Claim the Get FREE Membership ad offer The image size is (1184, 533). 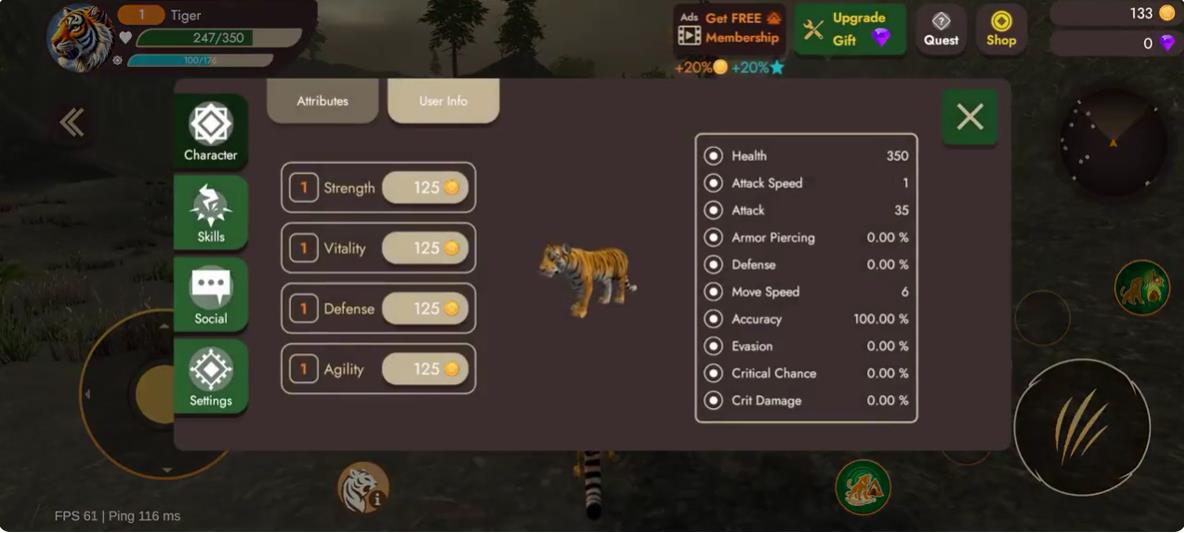(729, 29)
